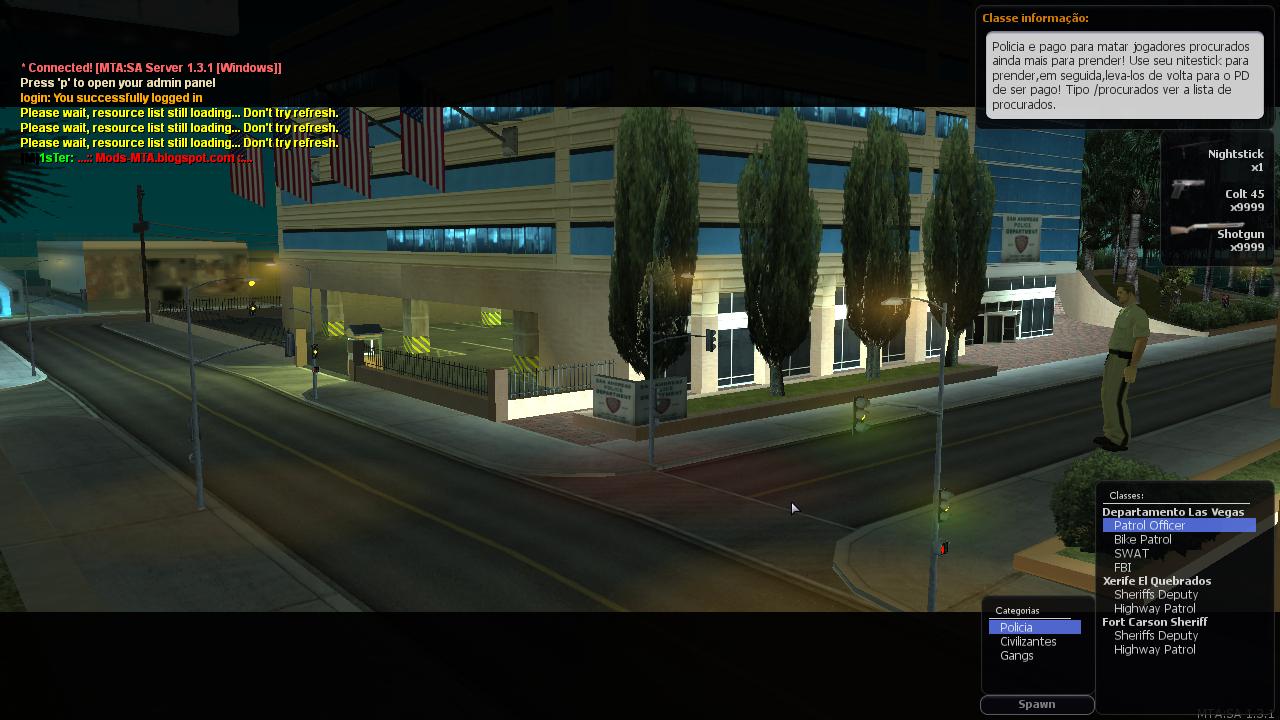Click the x9999 Colt 45 ammo counter
The width and height of the screenshot is (1280, 720).
[1245, 207]
